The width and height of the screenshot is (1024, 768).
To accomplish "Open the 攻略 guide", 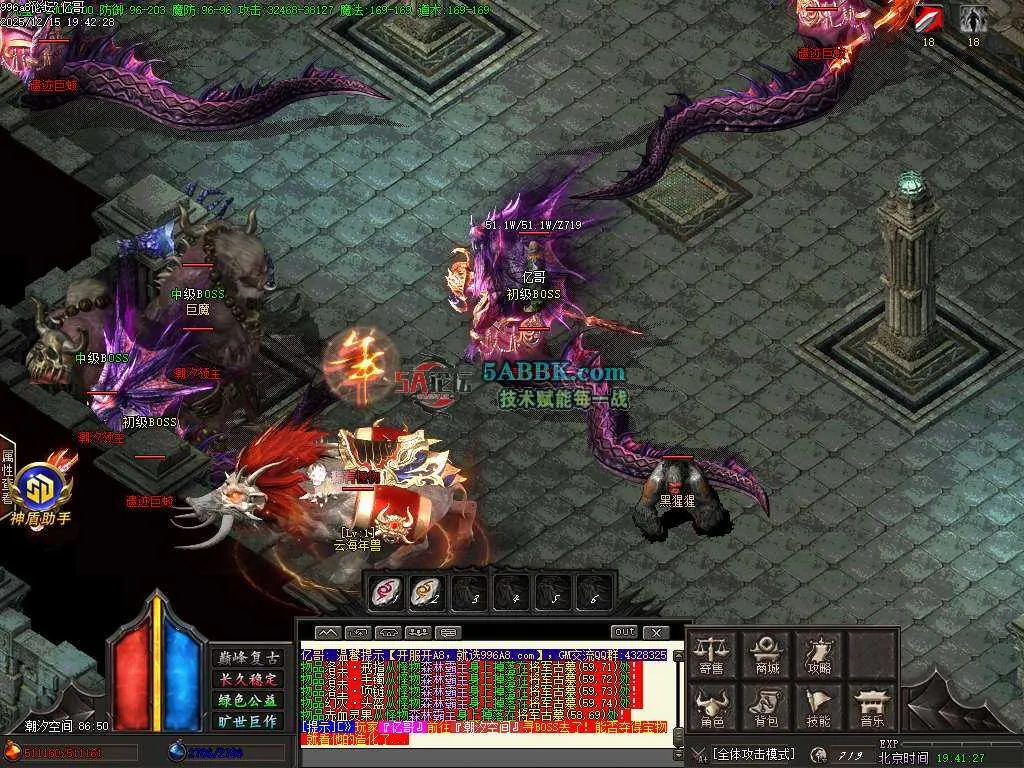I will coord(819,654).
